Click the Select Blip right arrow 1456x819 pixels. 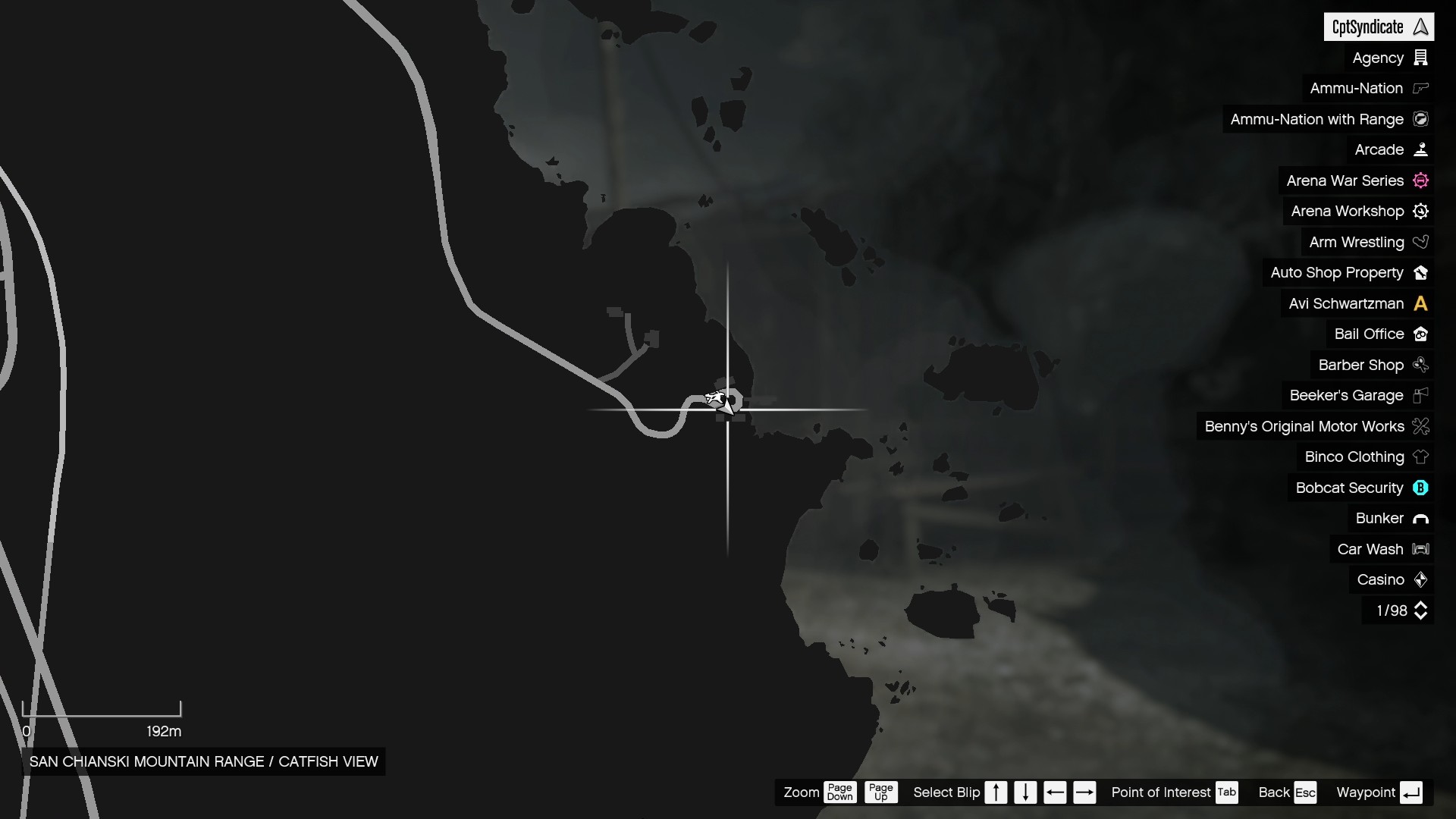[x=1085, y=792]
